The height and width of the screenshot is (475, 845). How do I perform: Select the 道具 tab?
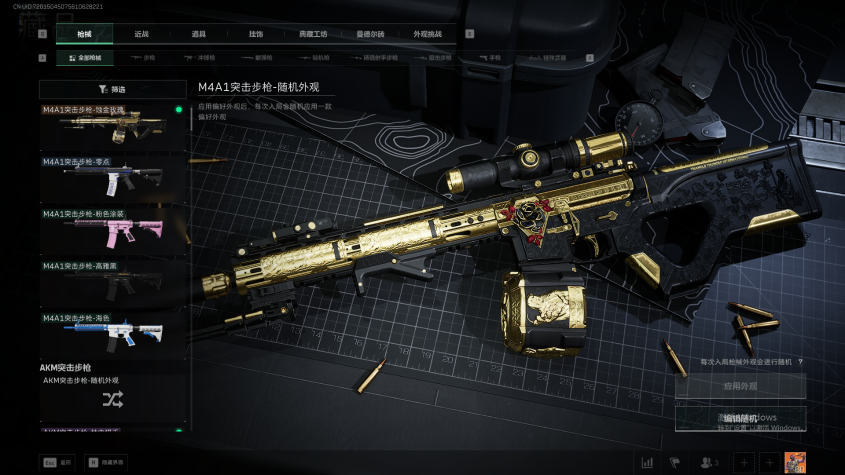[x=199, y=34]
